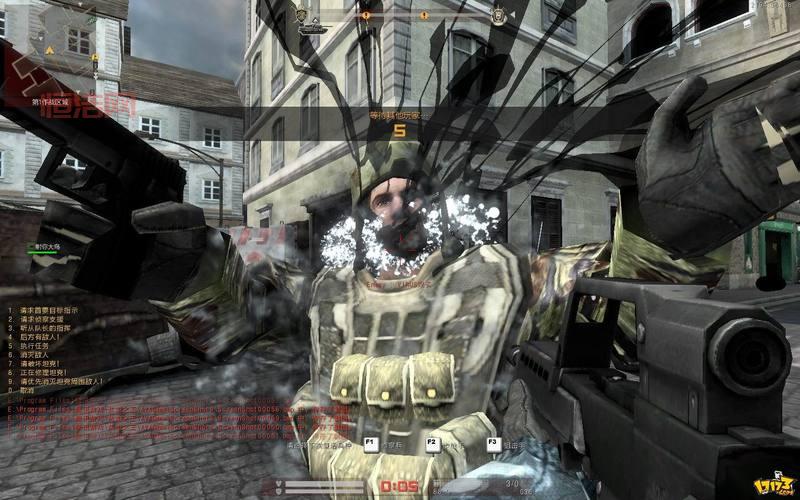Viewport: 800px width, 500px height.
Task: Send the 正在修理坦克 radio message
Action: [40, 373]
